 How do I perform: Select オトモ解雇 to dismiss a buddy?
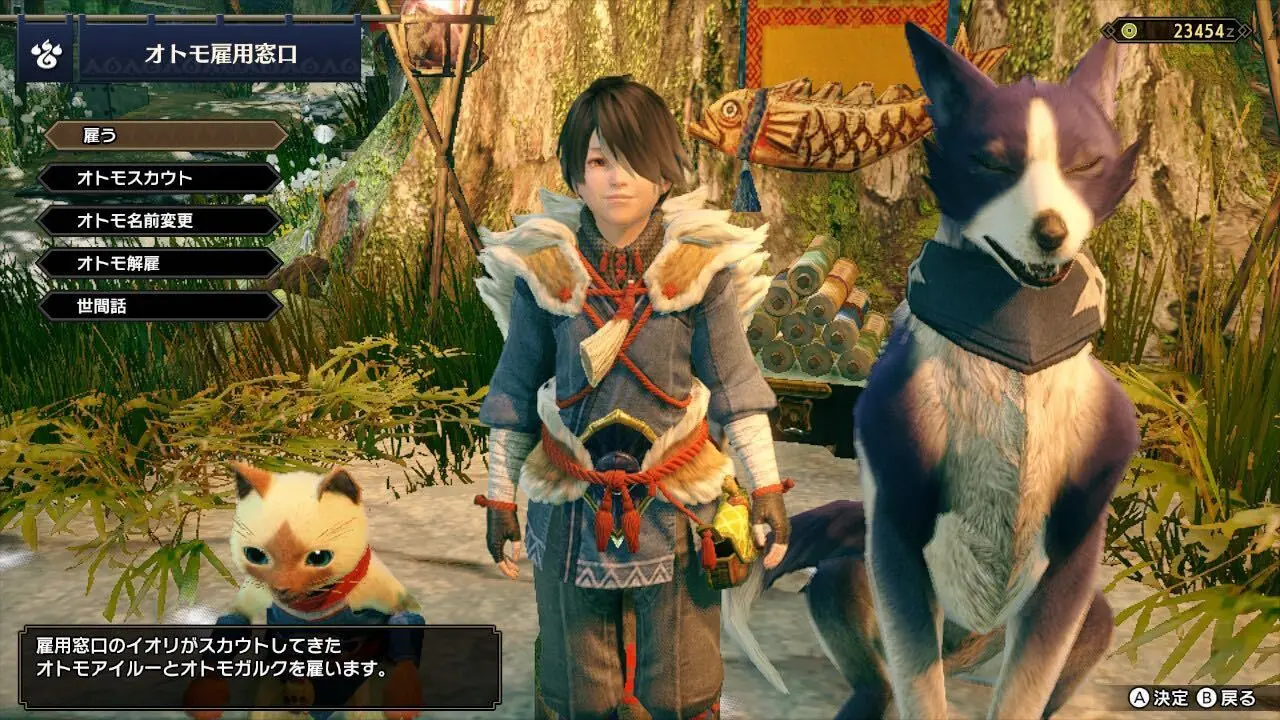160,264
